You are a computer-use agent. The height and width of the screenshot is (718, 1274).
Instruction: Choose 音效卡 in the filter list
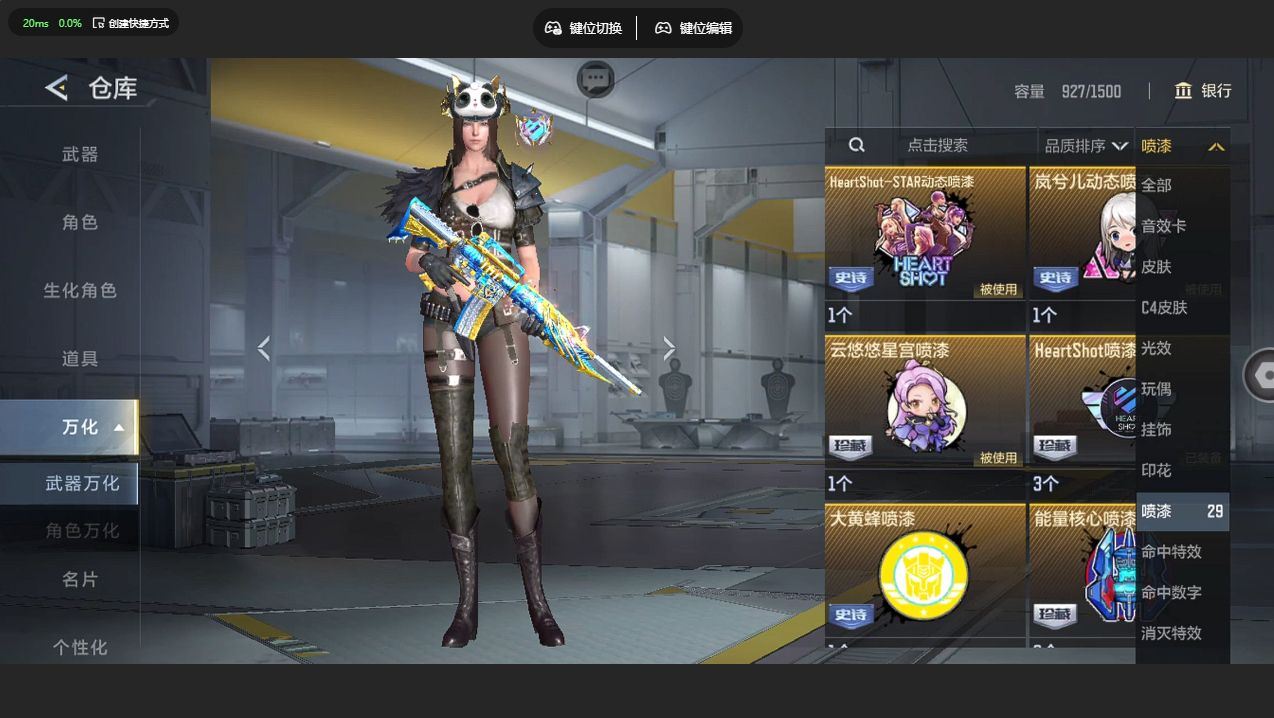(x=1164, y=226)
